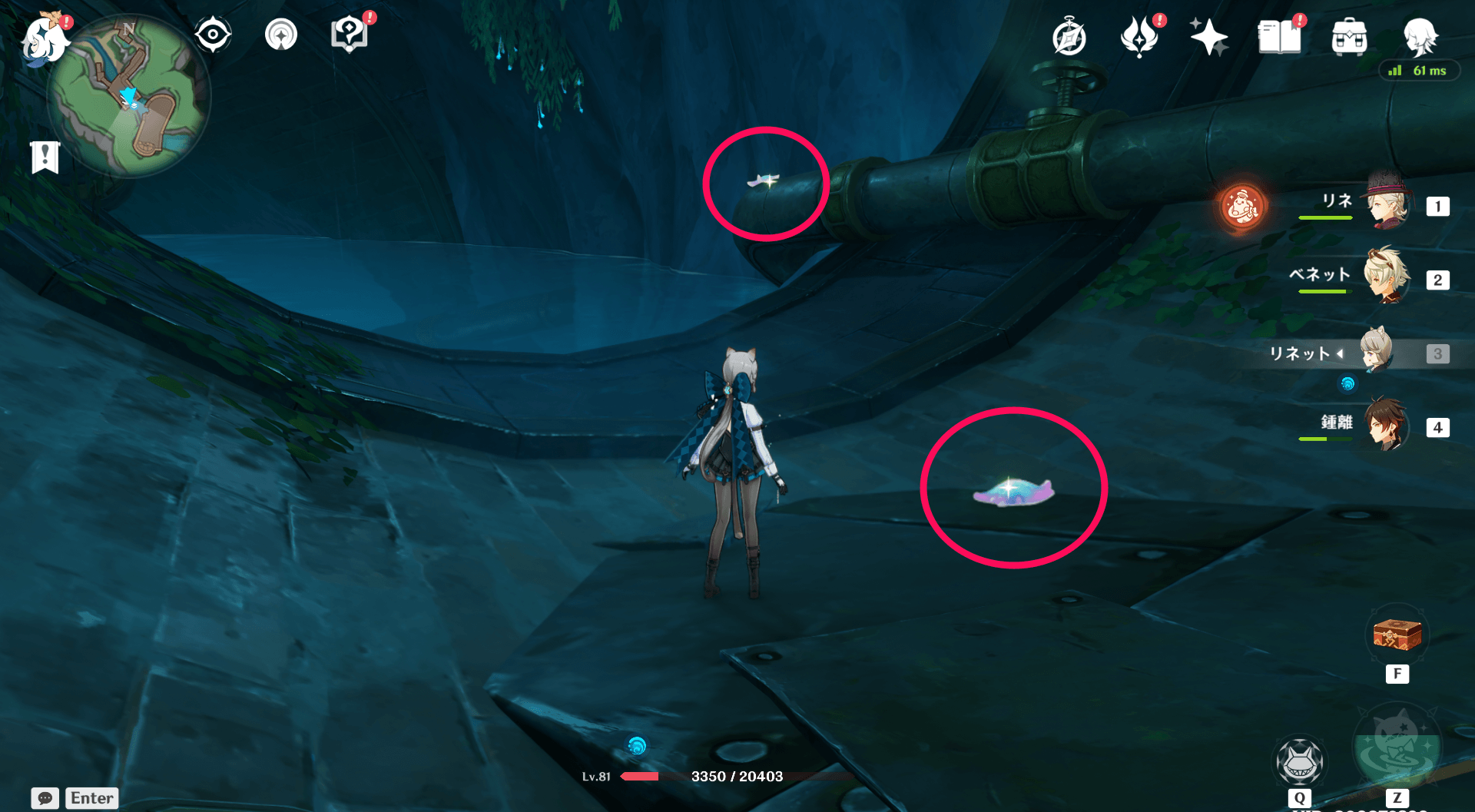The width and height of the screenshot is (1475, 812).
Task: Activate Lynette's Elemental Skill with the Q icon
Action: coord(1300,761)
